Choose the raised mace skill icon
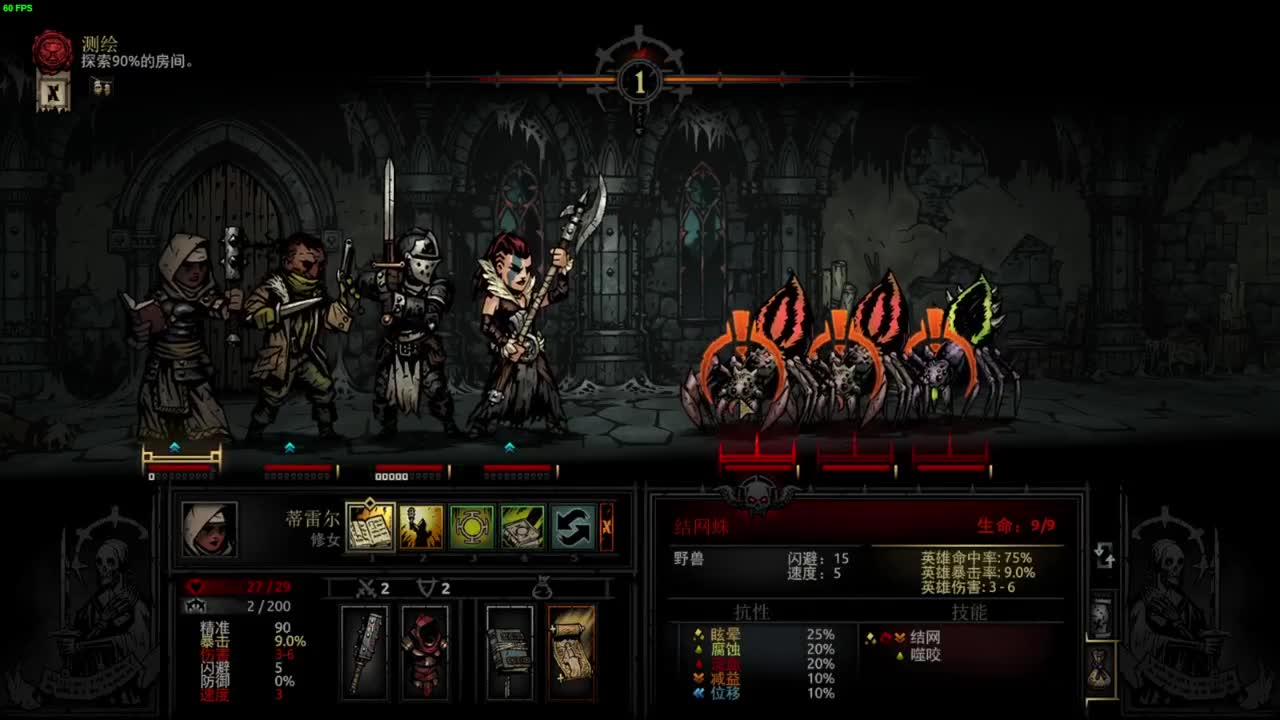The height and width of the screenshot is (720, 1280). 421,527
